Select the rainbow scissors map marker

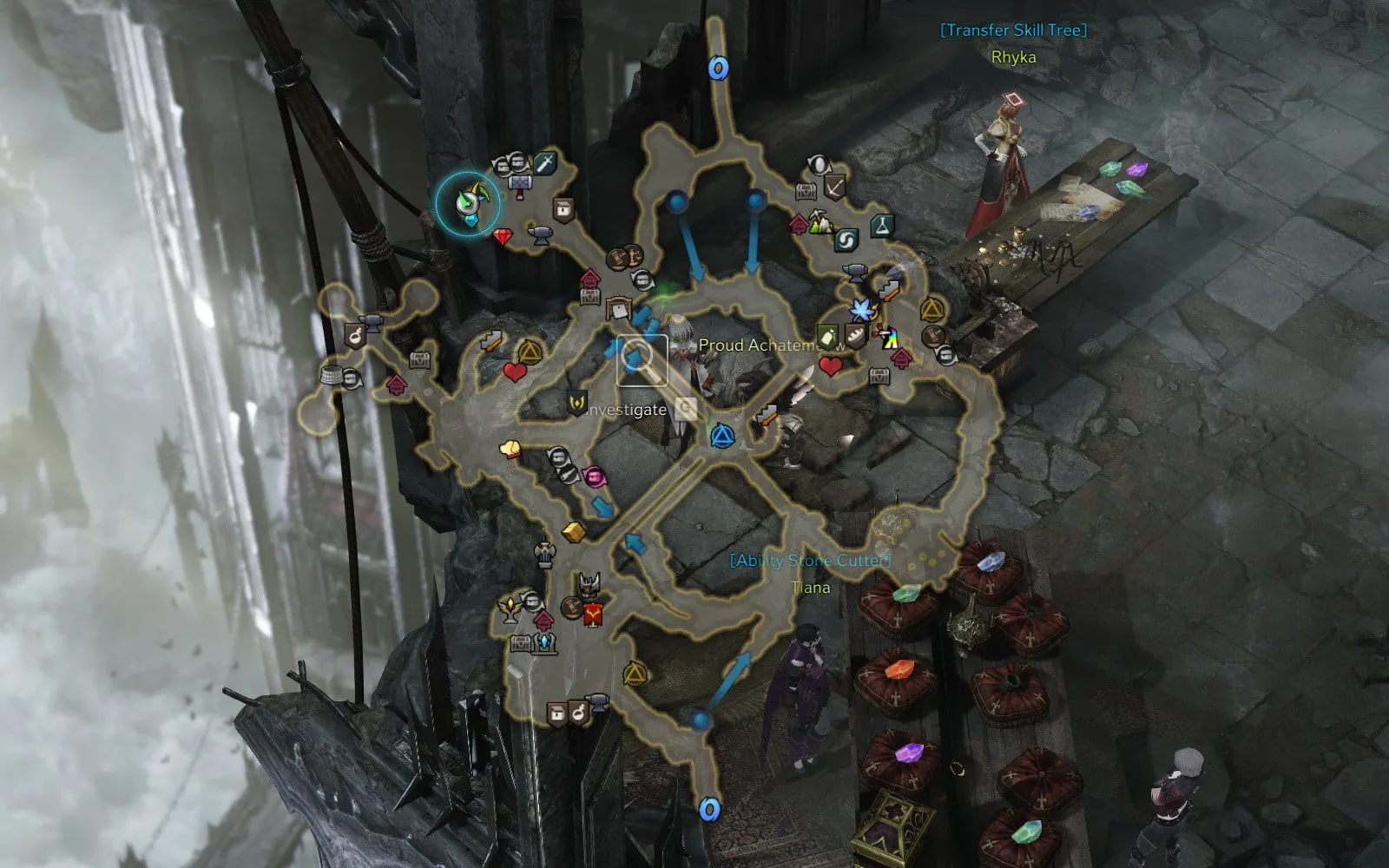pyautogui.click(x=887, y=337)
